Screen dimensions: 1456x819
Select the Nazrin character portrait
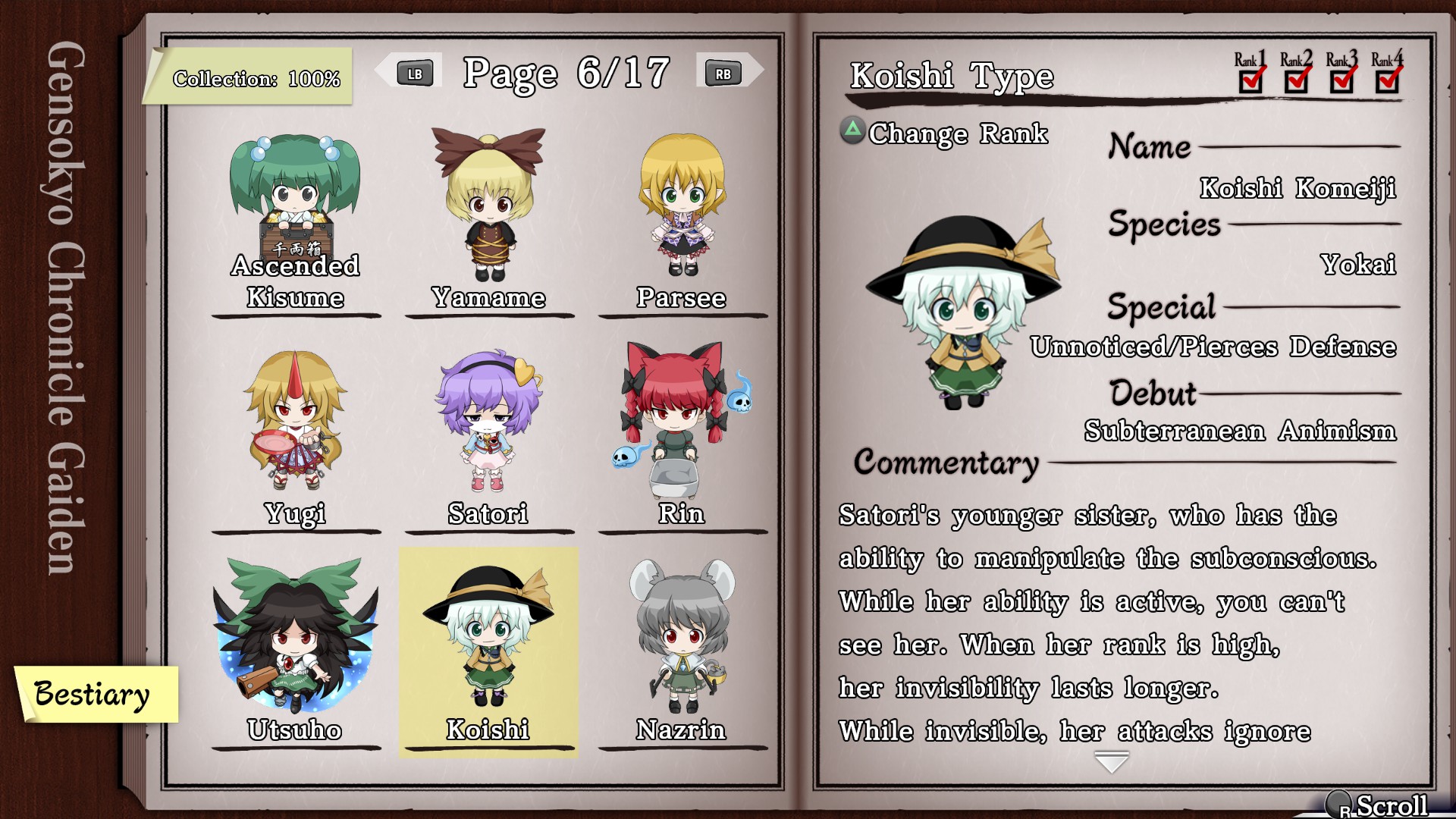pos(682,637)
